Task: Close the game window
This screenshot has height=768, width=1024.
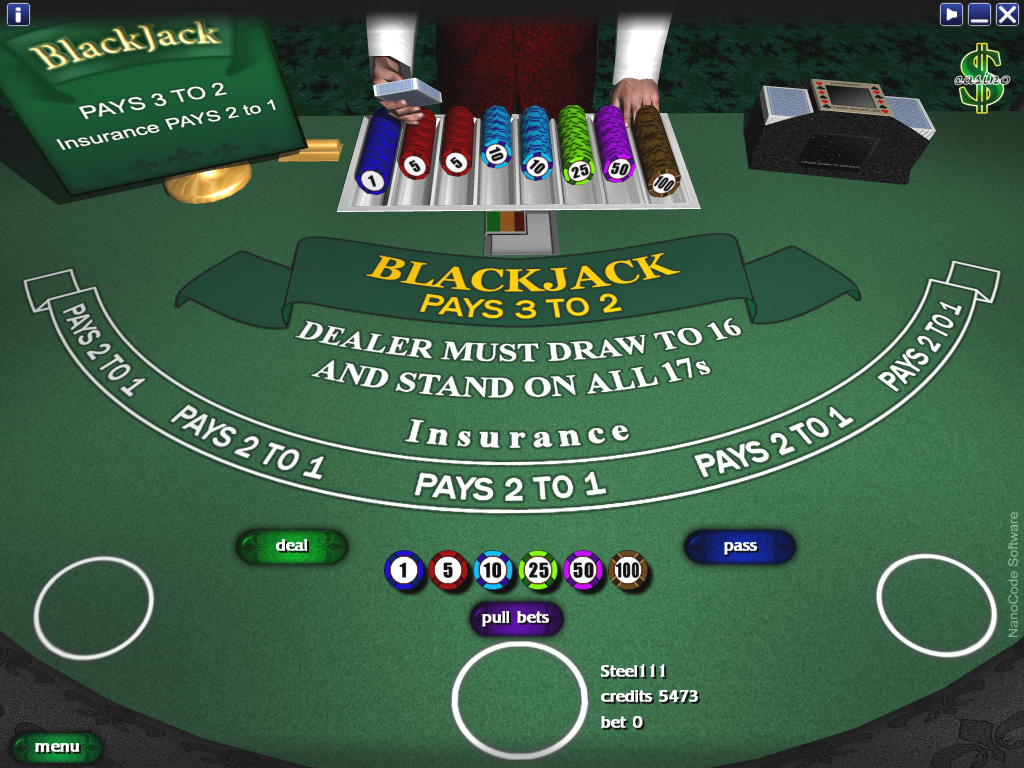Action: tap(1007, 14)
